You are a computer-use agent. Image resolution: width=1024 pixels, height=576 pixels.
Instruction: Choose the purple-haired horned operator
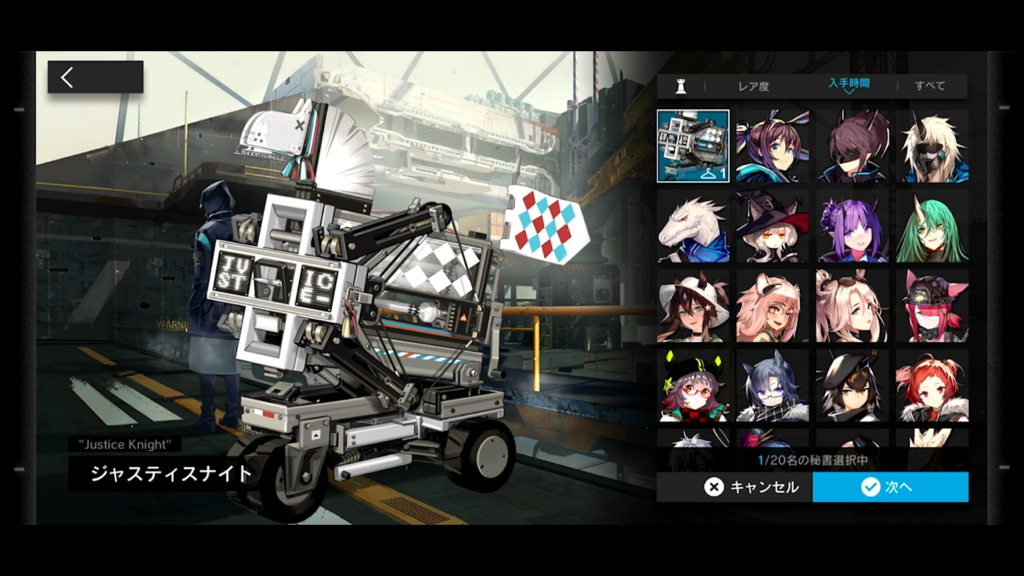coord(852,226)
